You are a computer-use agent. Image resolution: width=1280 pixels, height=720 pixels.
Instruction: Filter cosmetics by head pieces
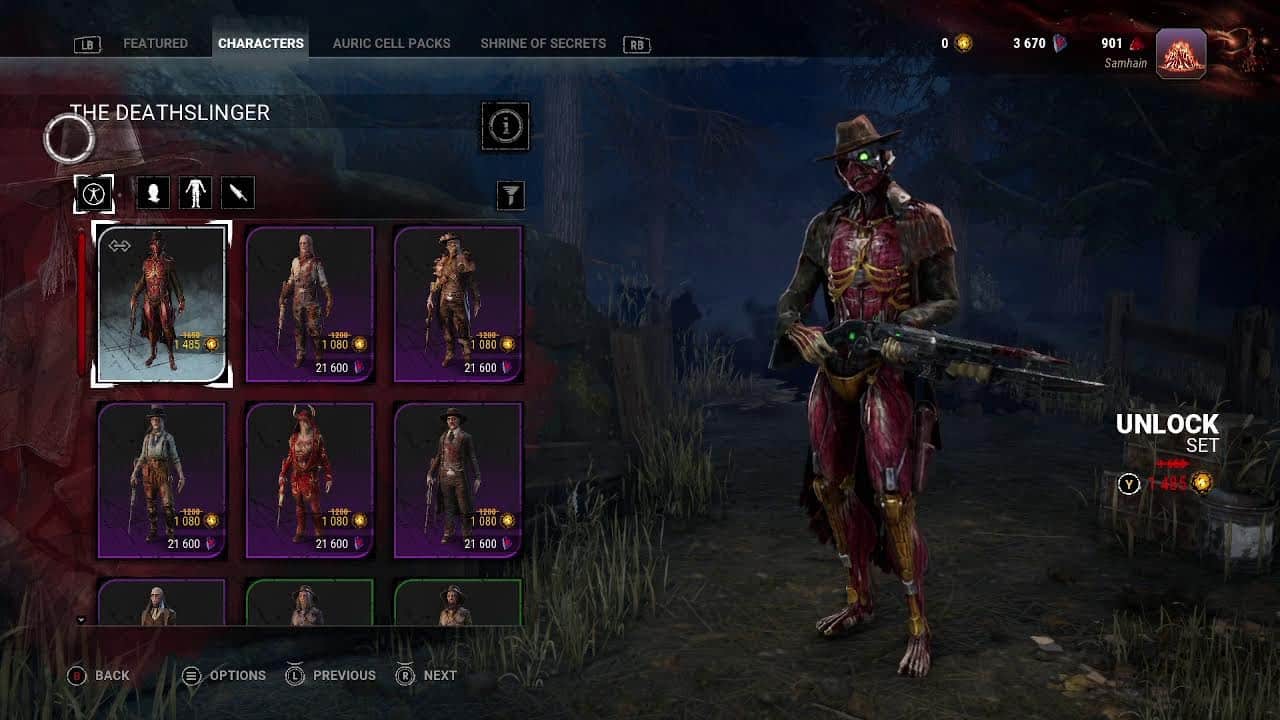click(153, 193)
